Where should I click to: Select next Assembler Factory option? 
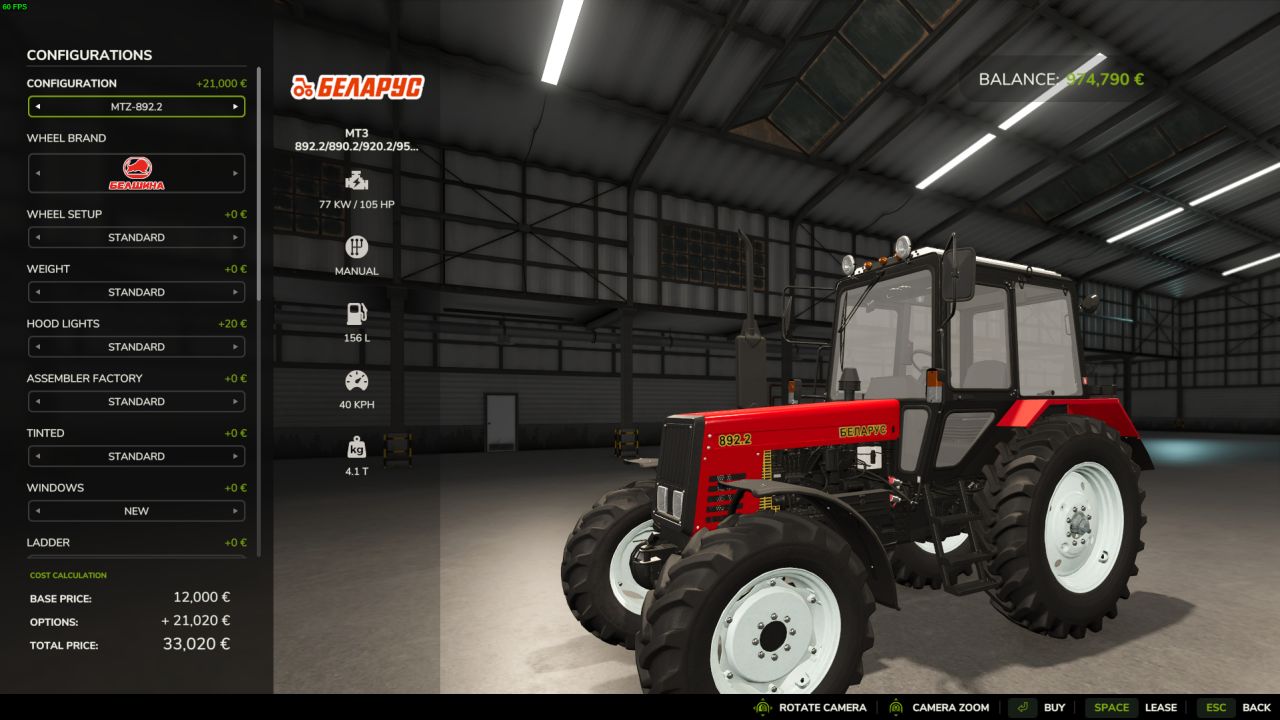click(236, 402)
